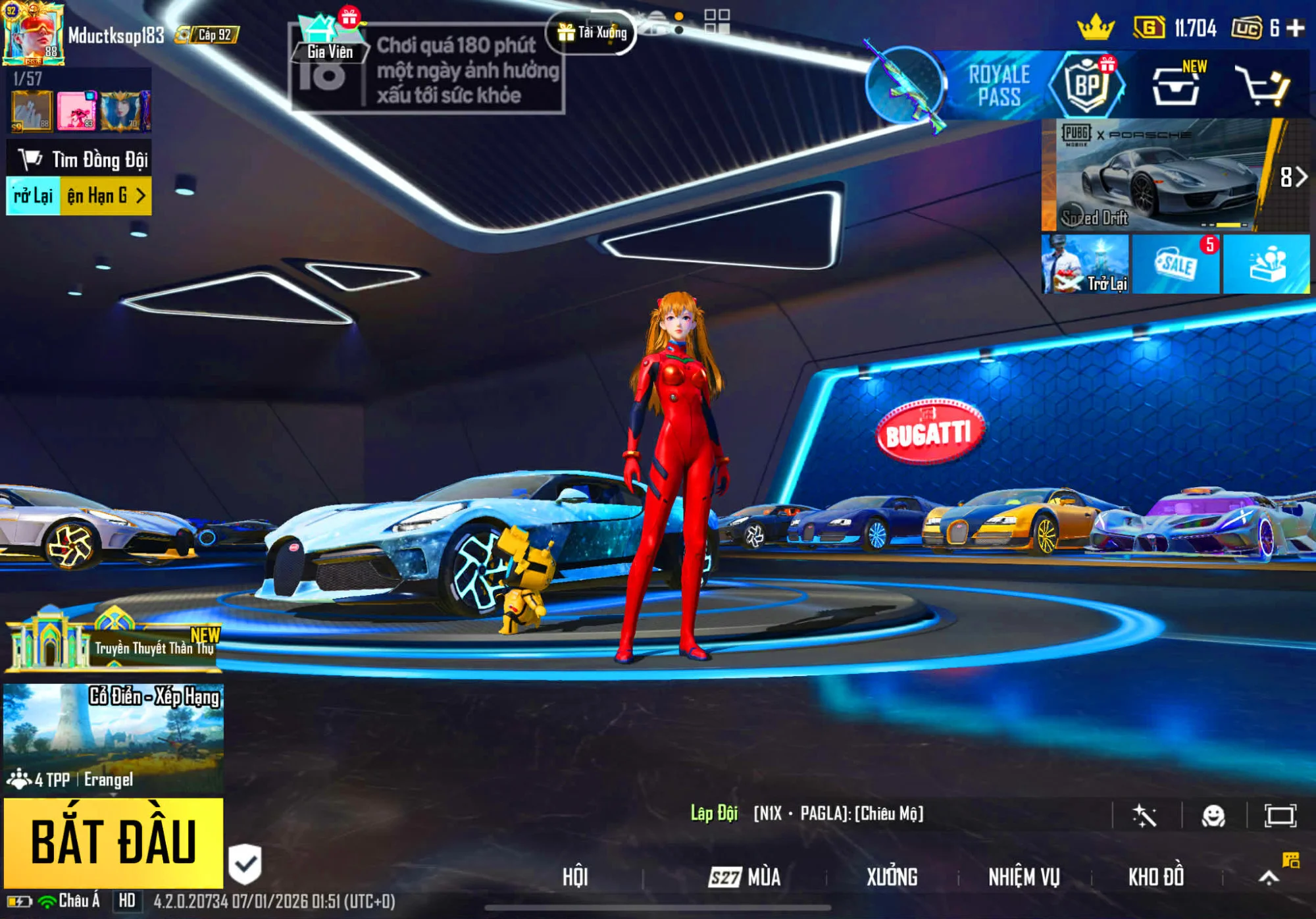Viewport: 1316px width, 919px height.
Task: Start the match with BẮT ĐẦU button
Action: click(113, 842)
